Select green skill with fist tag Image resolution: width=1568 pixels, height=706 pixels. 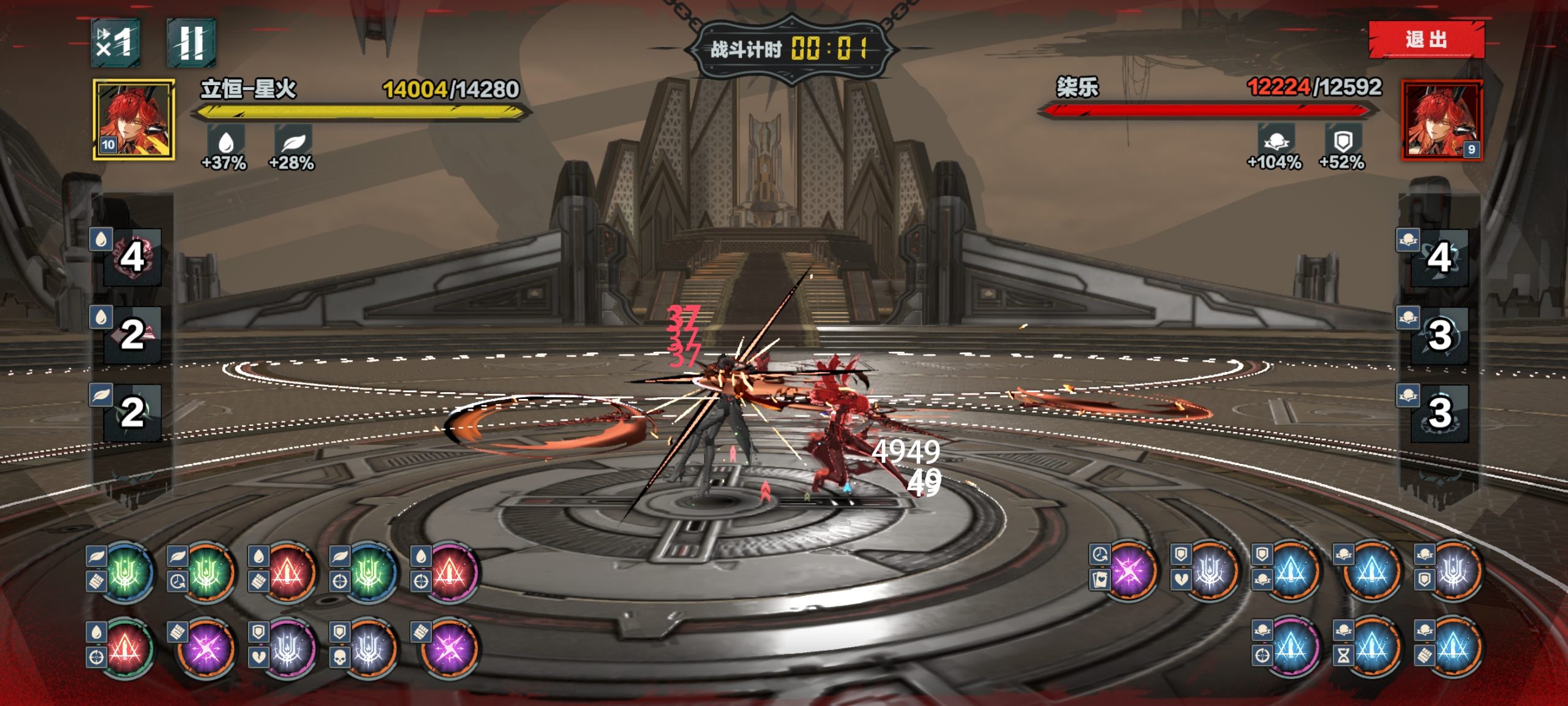[x=126, y=573]
